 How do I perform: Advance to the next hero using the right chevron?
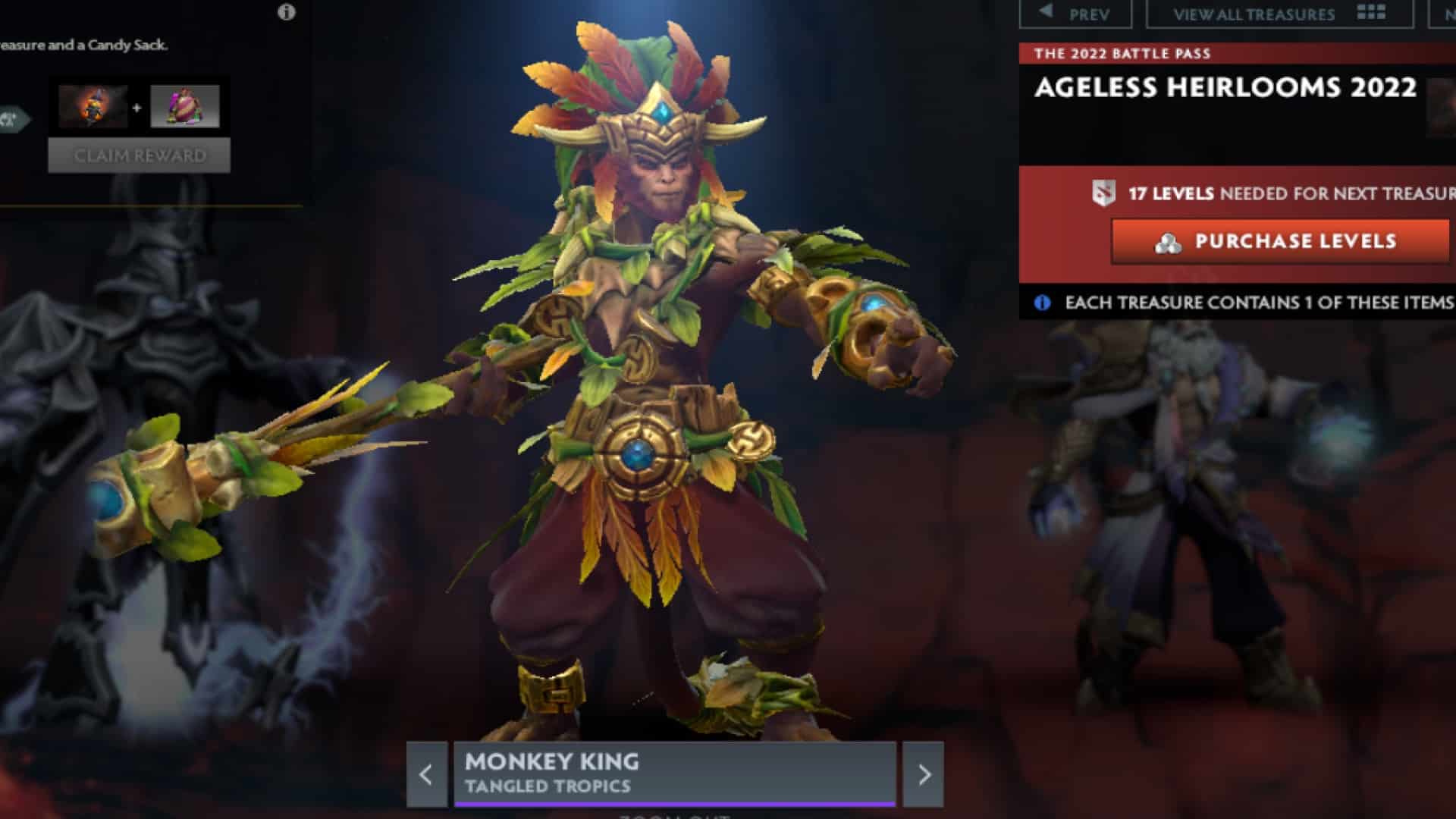coord(924,774)
